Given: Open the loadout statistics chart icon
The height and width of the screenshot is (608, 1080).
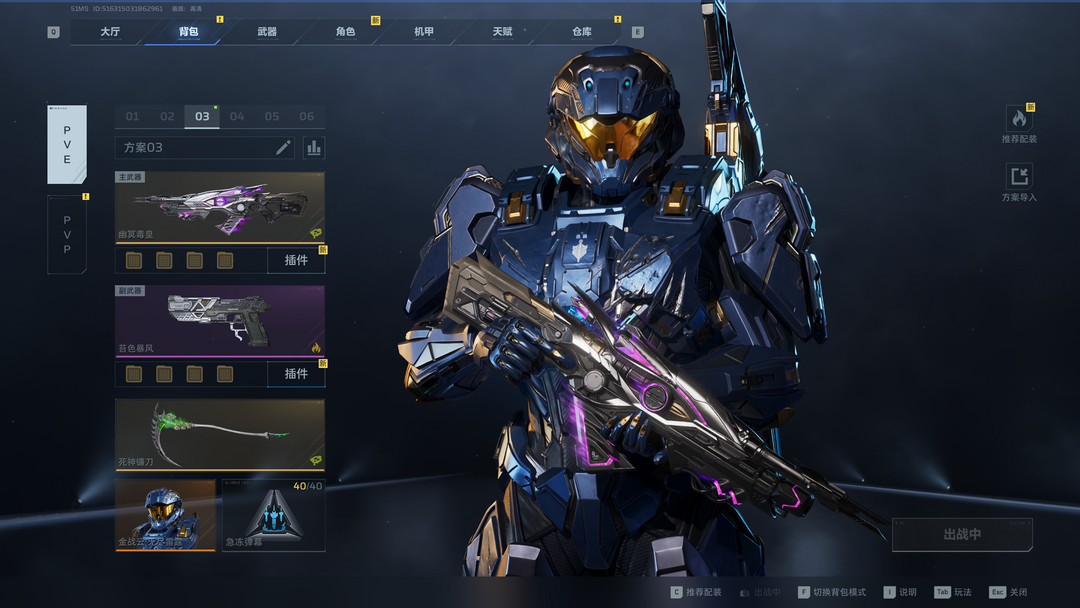Looking at the screenshot, I should coord(314,148).
